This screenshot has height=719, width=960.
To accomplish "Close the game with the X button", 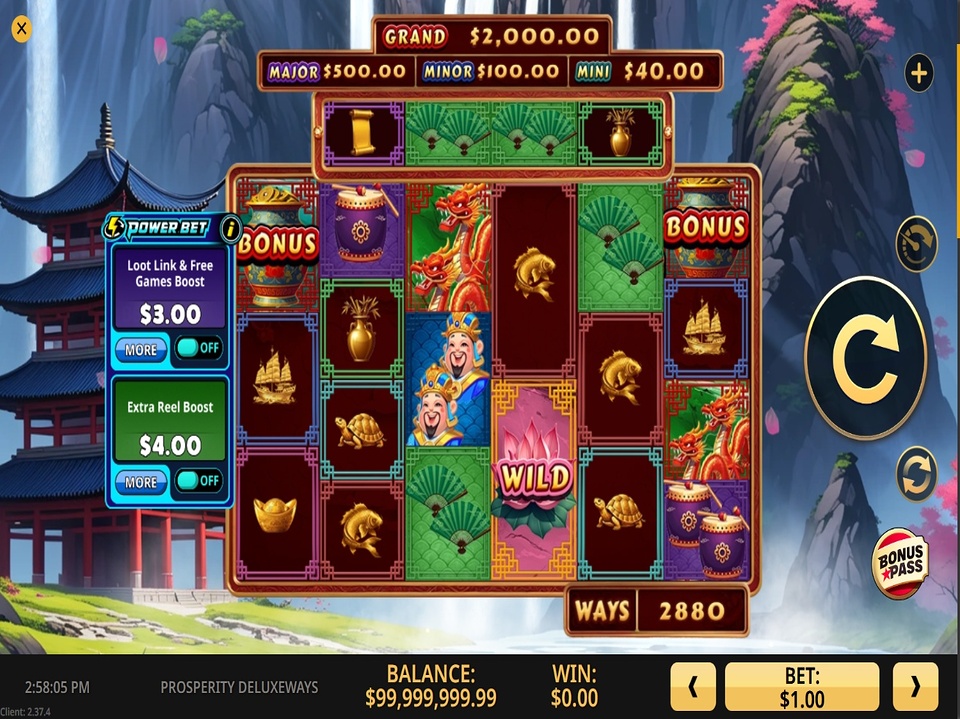I will pos(21,29).
